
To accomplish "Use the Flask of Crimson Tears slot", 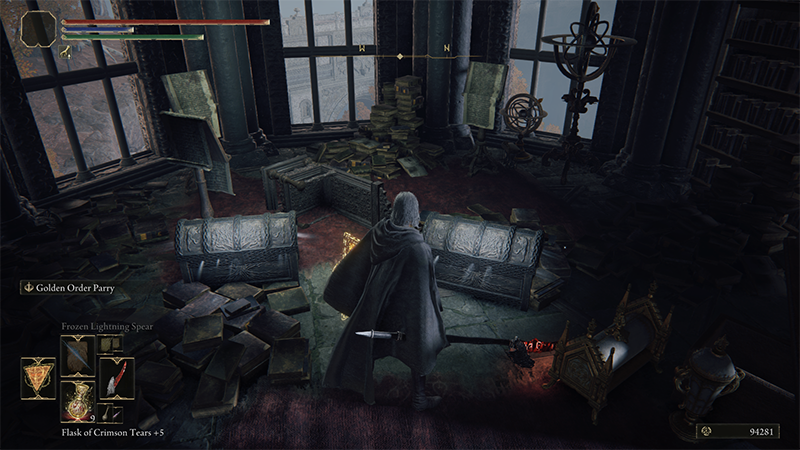I will pyautogui.click(x=77, y=400).
